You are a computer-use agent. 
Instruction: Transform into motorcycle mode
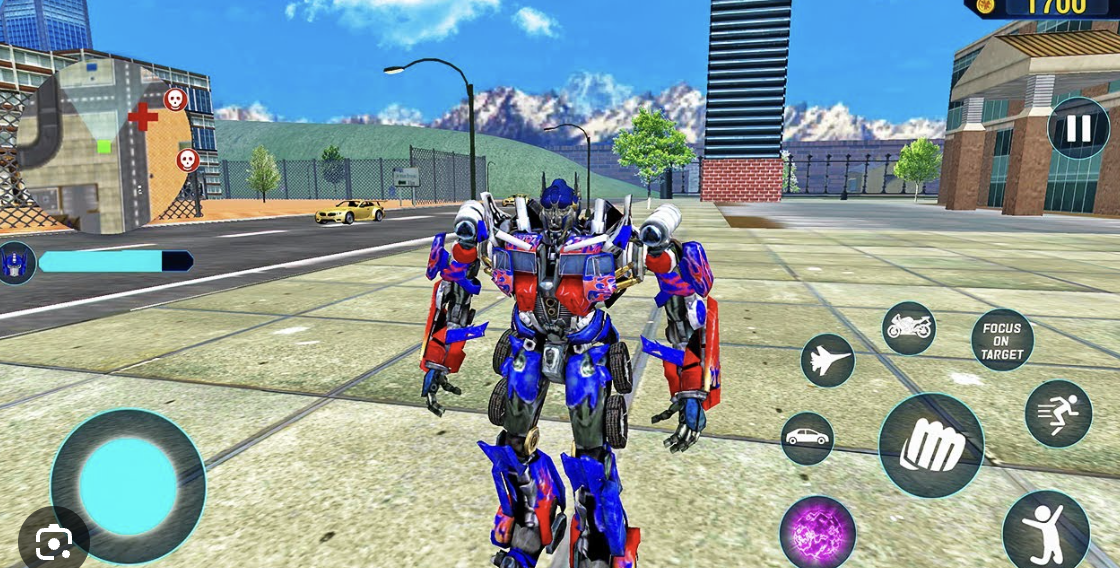pos(909,328)
